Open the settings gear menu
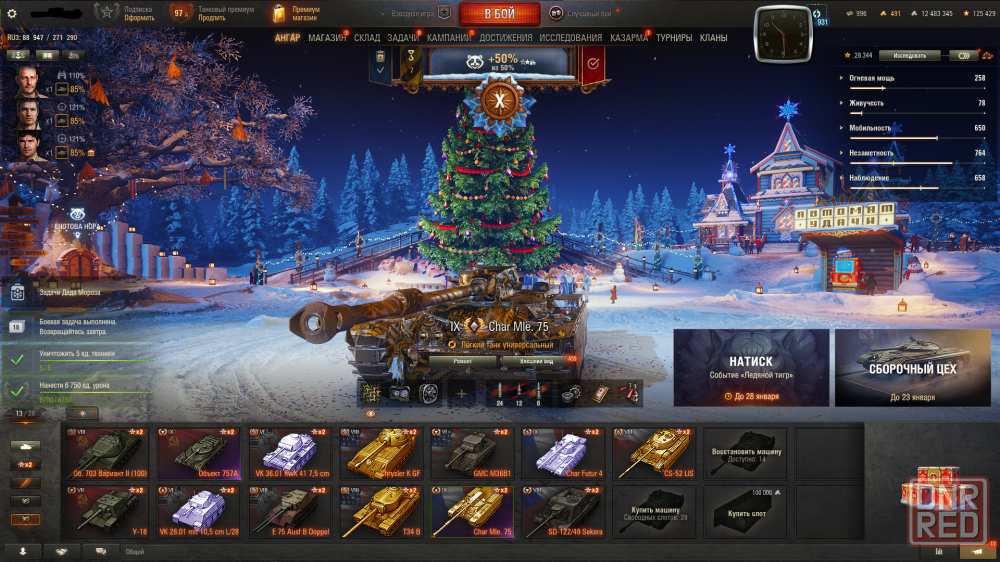This screenshot has height=562, width=1000. [x=12, y=13]
